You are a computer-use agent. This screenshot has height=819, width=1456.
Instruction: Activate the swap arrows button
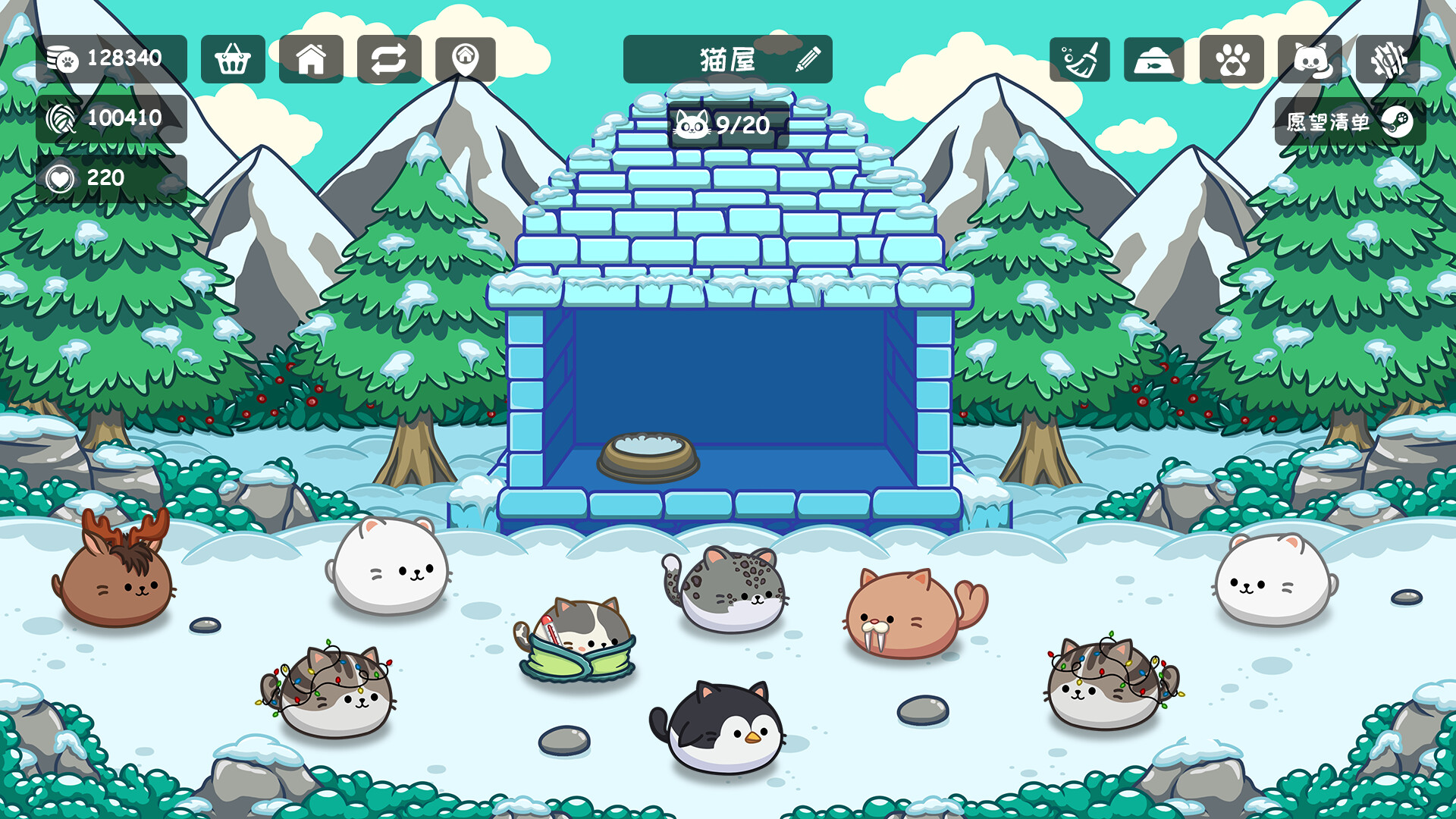click(389, 59)
